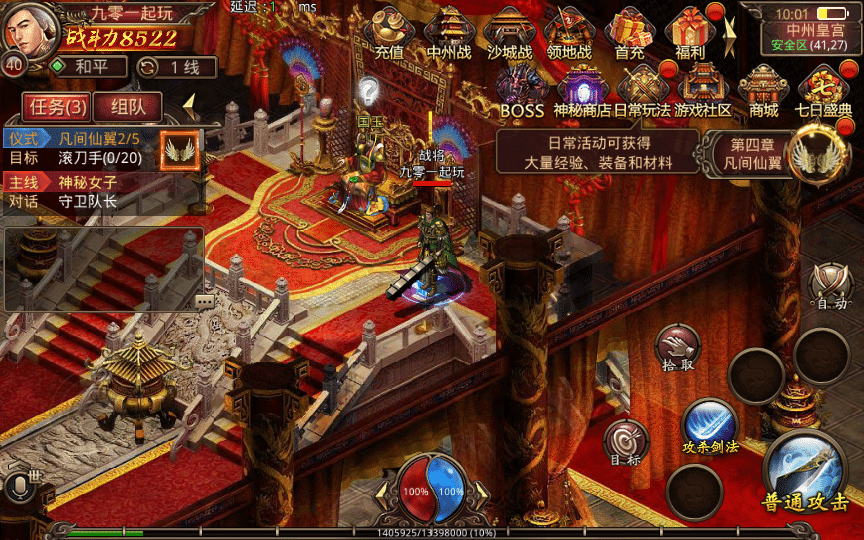Enable 自动 auto-combat mode
The height and width of the screenshot is (540, 864).
pos(831,286)
